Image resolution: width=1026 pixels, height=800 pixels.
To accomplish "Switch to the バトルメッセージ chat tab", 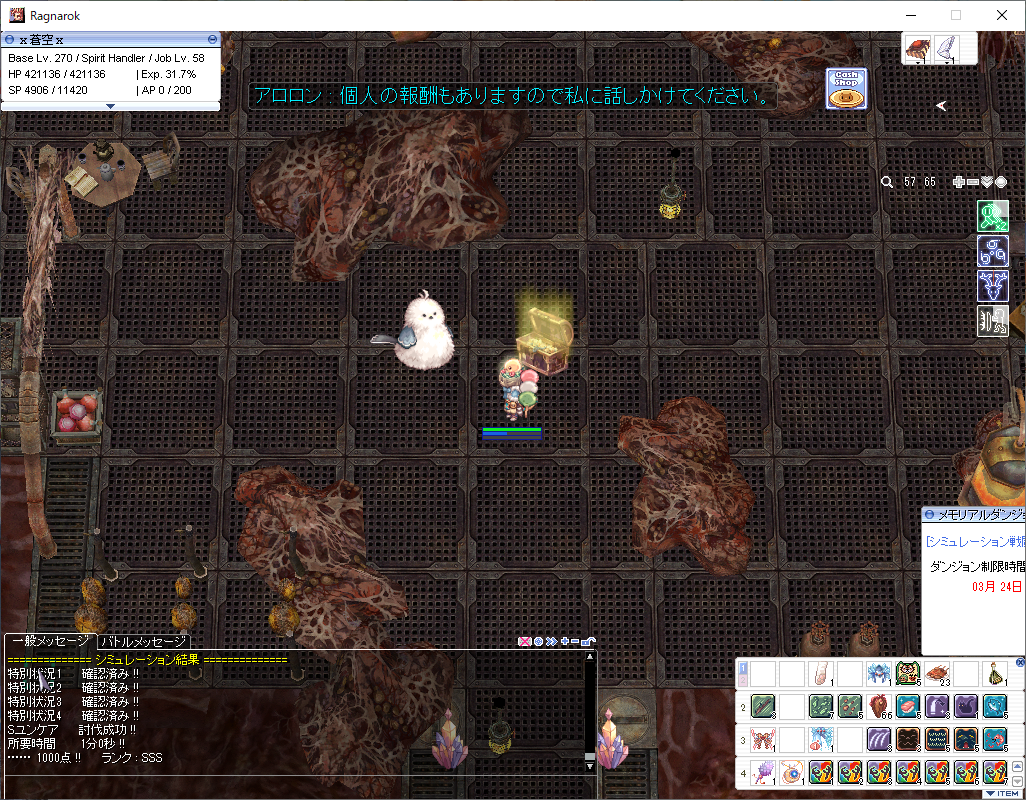I will (143, 642).
